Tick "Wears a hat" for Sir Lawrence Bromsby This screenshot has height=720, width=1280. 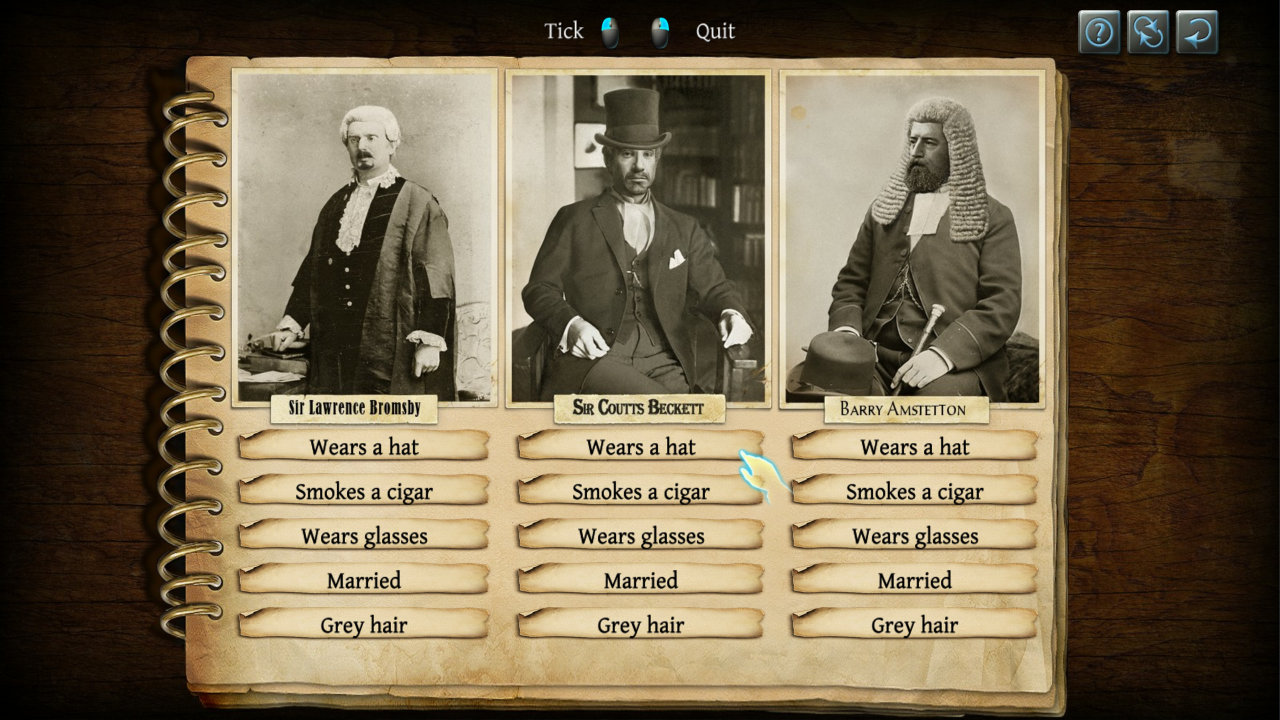pos(364,447)
